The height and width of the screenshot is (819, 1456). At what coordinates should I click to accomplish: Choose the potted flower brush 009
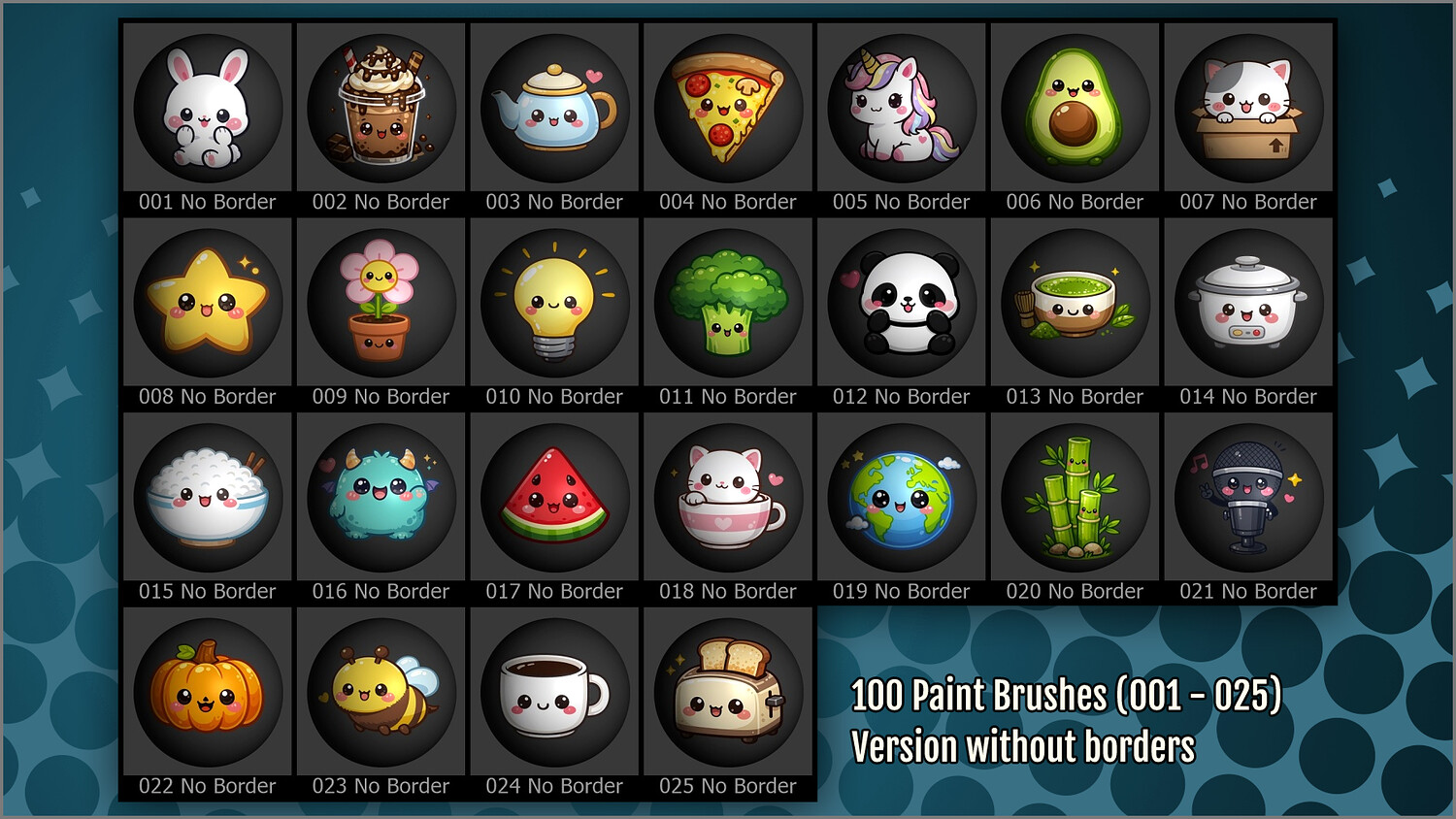[381, 304]
